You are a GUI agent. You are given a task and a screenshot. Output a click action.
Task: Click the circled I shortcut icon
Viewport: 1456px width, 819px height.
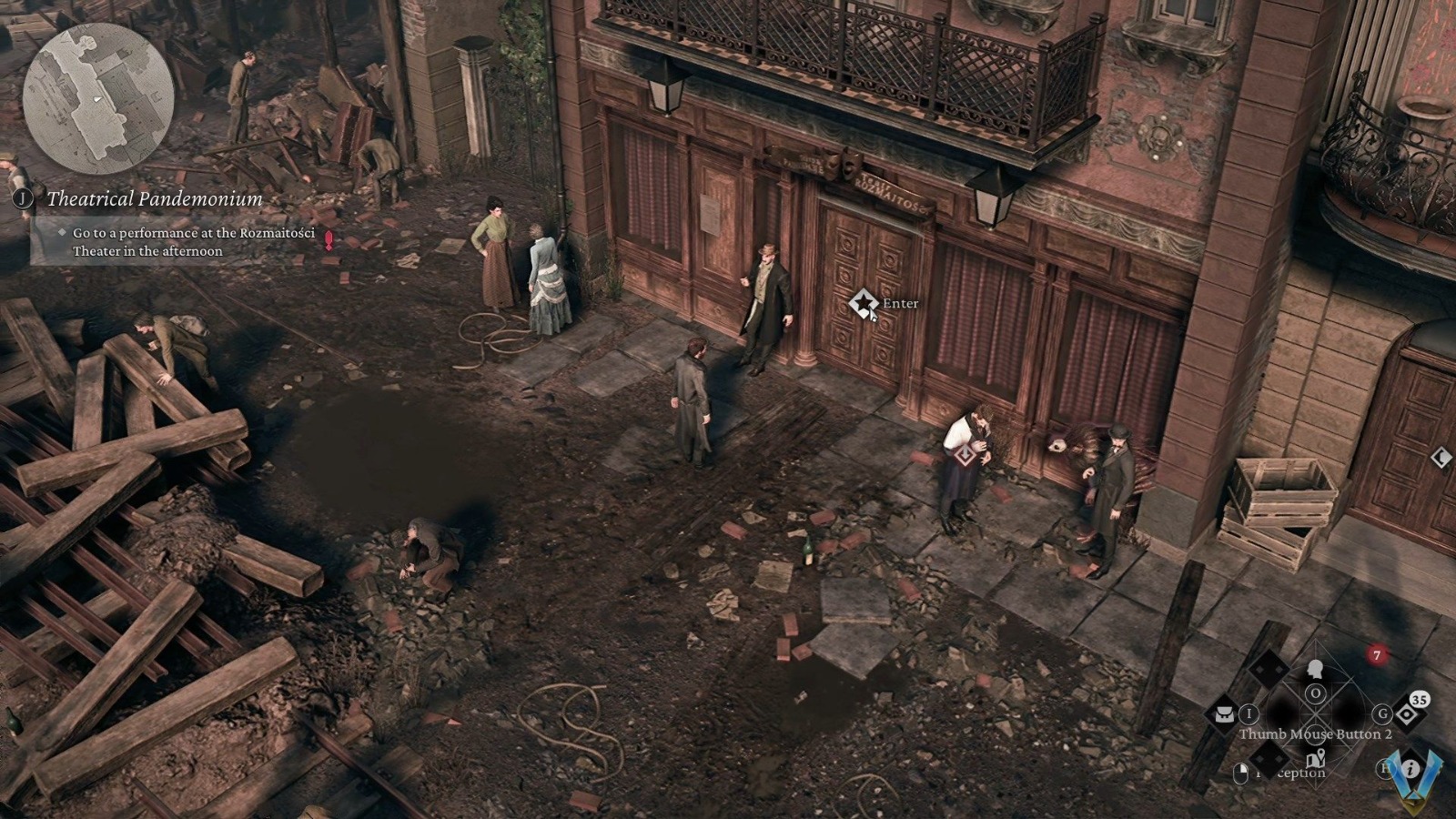[1249, 713]
